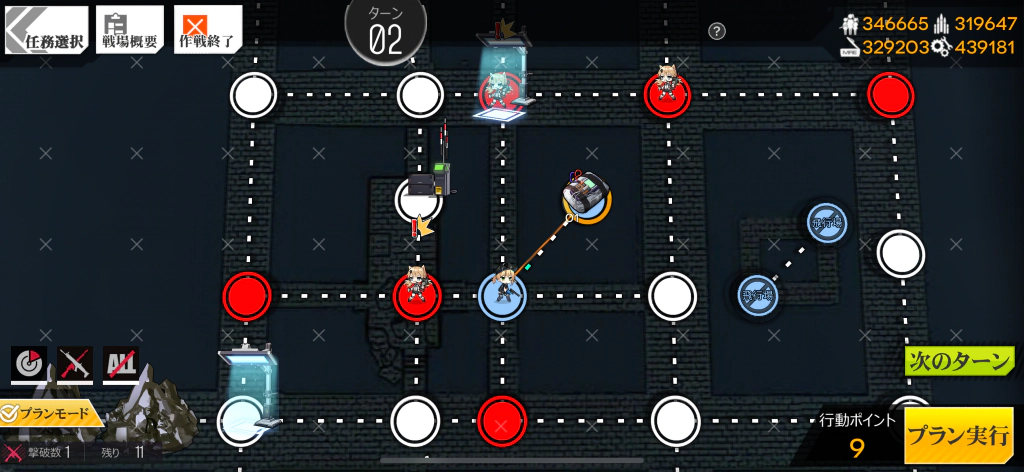The height and width of the screenshot is (472, 1024).
Task: End the operation with 作戦終了
Action: pos(207,31)
